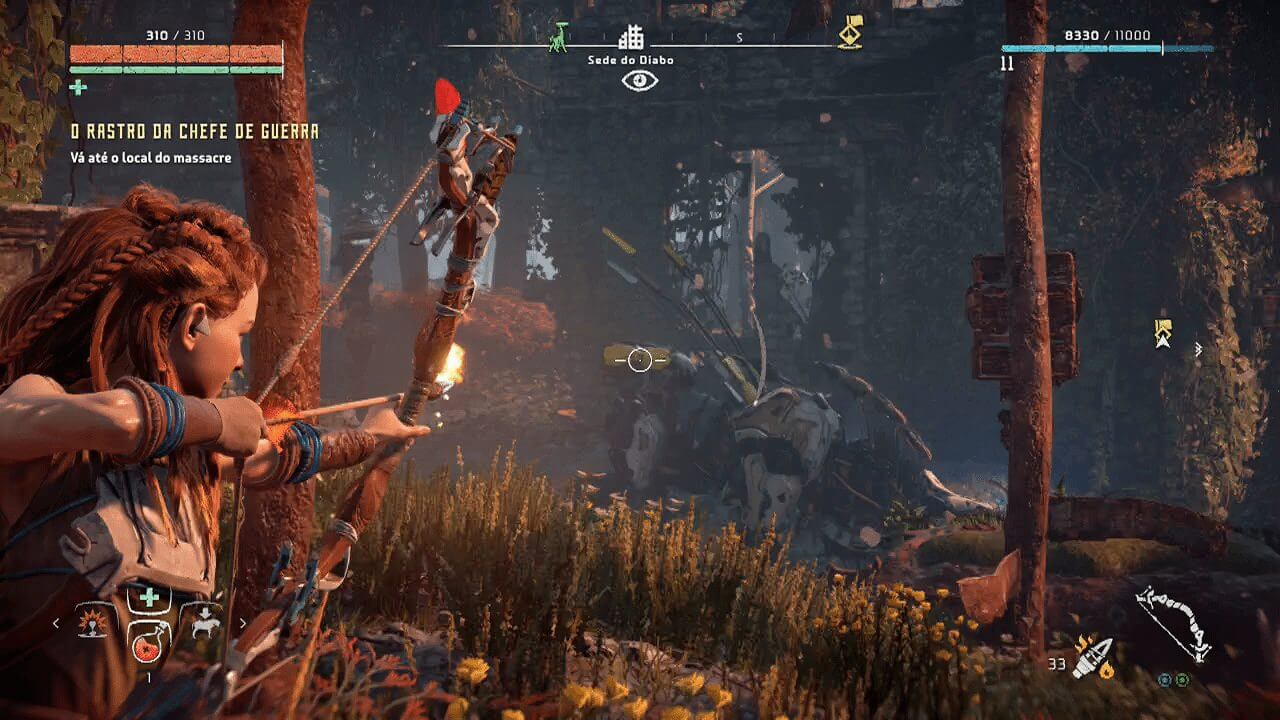The image size is (1280, 720).
Task: Open the O Rastro da Chefe de Guerra quest
Action: tap(194, 132)
